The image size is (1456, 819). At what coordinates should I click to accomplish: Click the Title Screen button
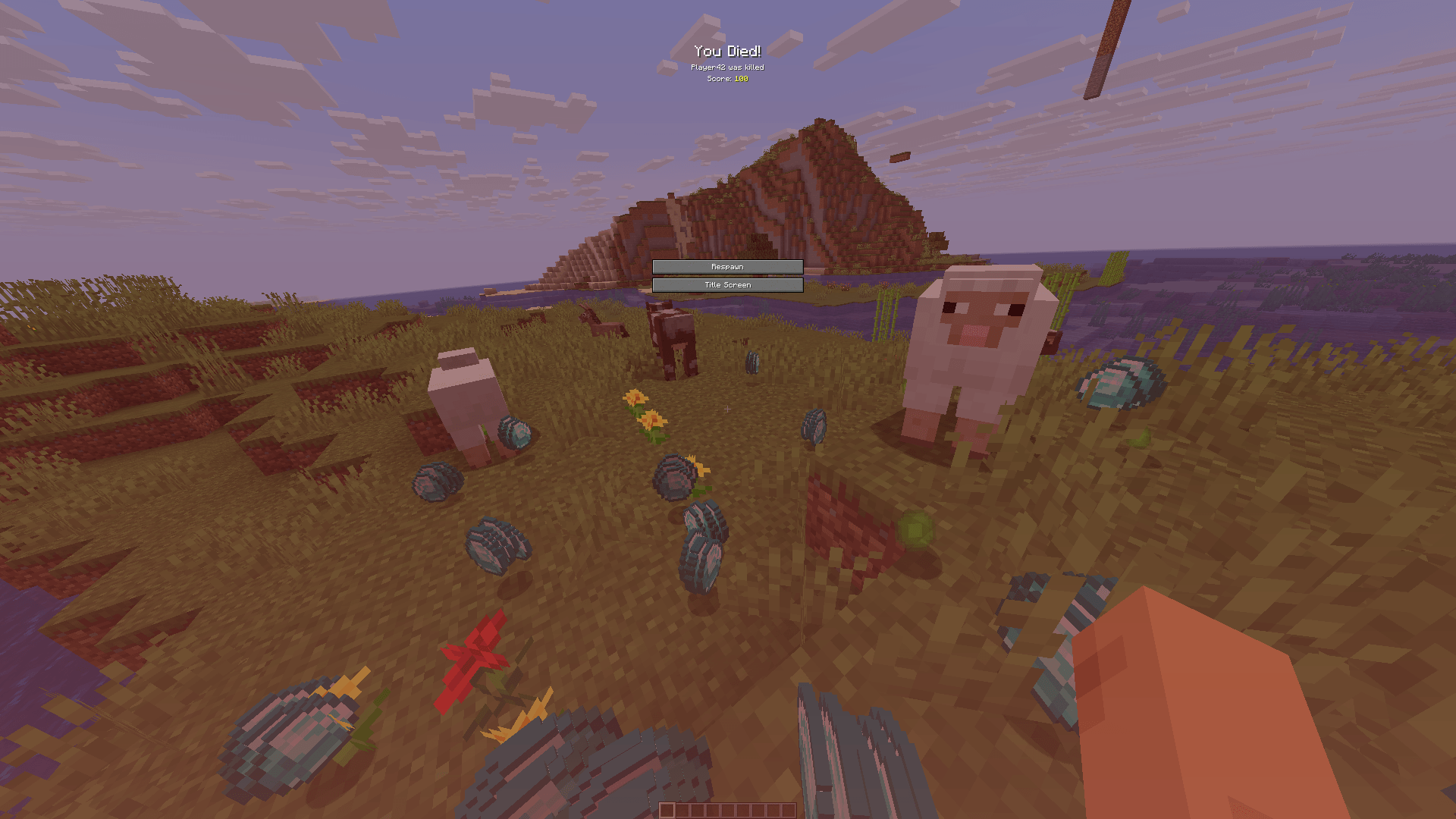pyautogui.click(x=727, y=284)
